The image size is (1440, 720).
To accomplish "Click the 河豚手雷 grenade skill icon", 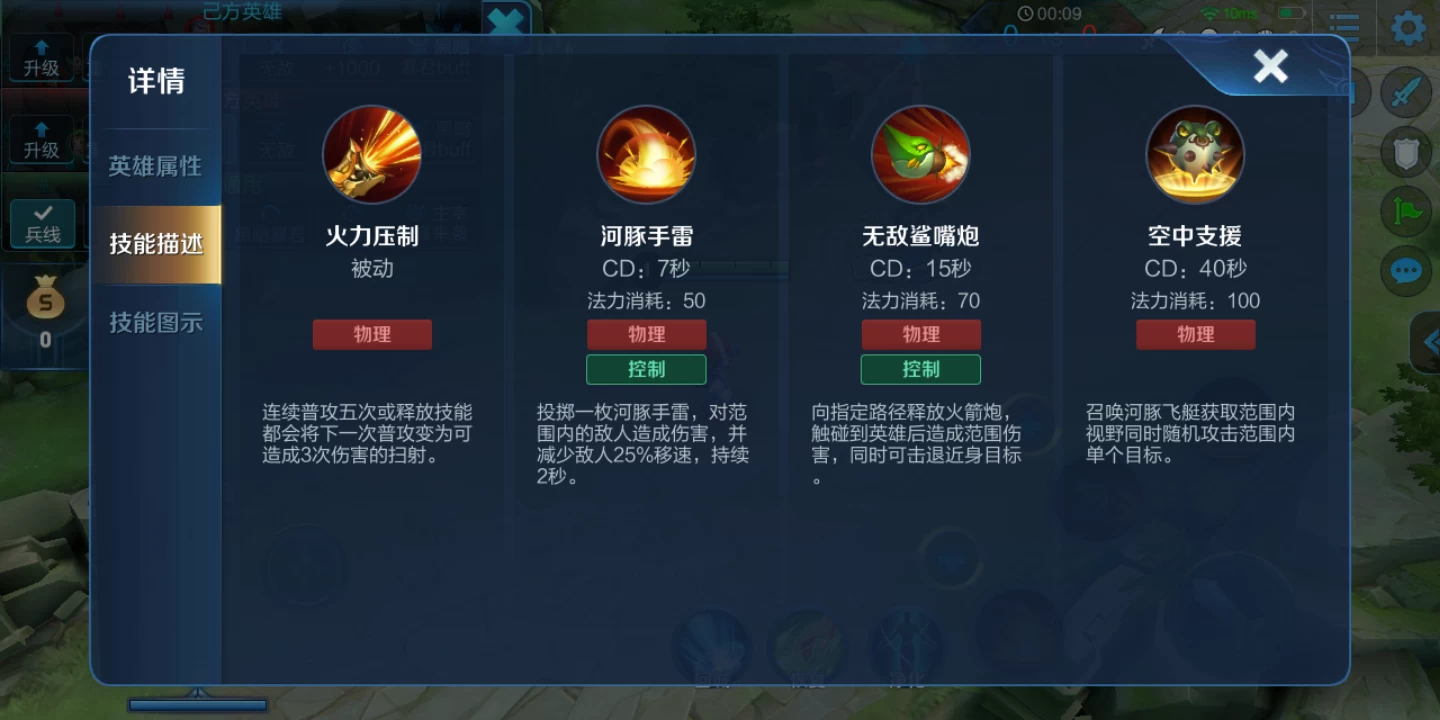I will click(x=646, y=155).
